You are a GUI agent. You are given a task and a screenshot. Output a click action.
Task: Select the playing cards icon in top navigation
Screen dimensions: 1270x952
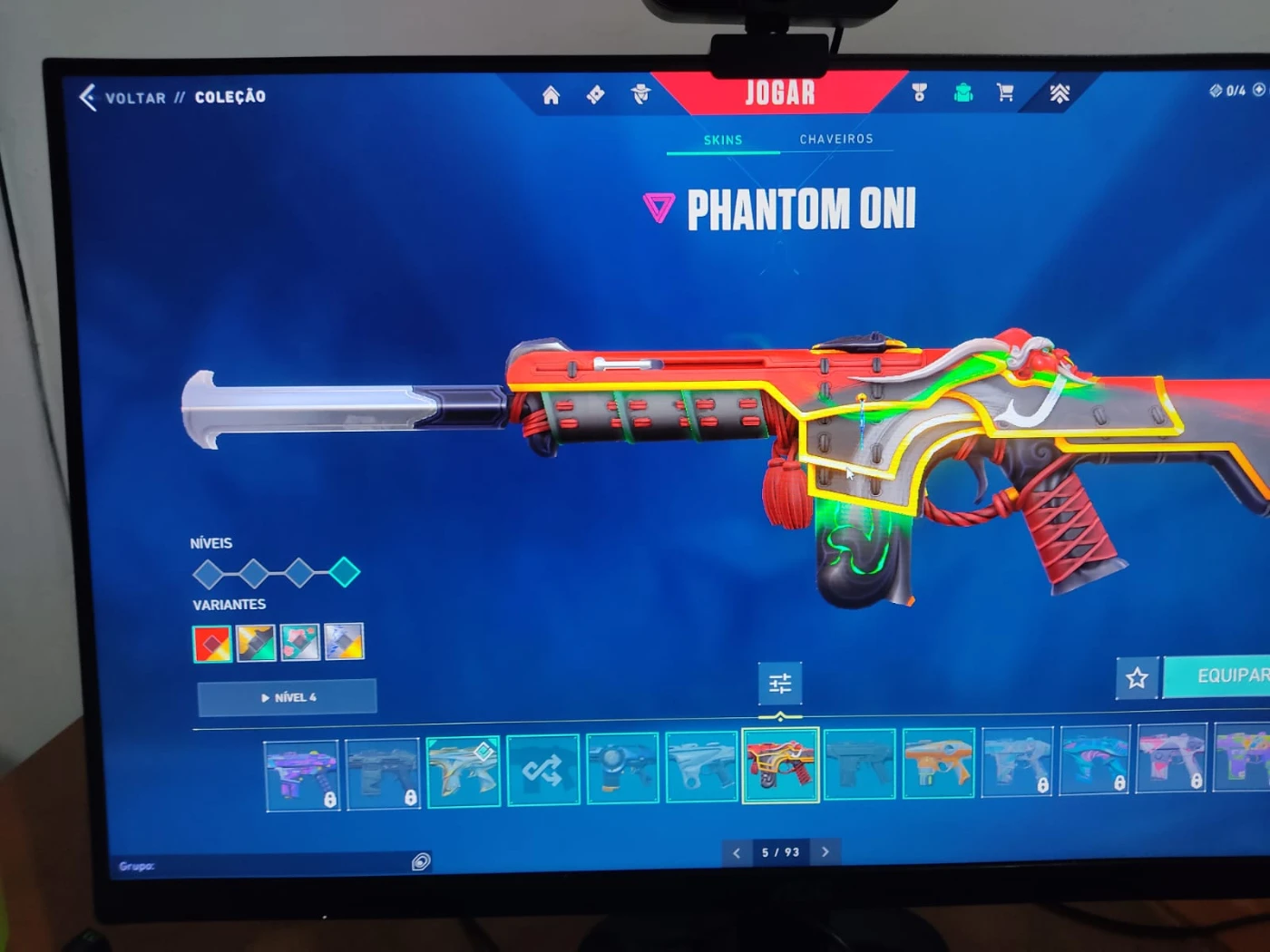[596, 92]
